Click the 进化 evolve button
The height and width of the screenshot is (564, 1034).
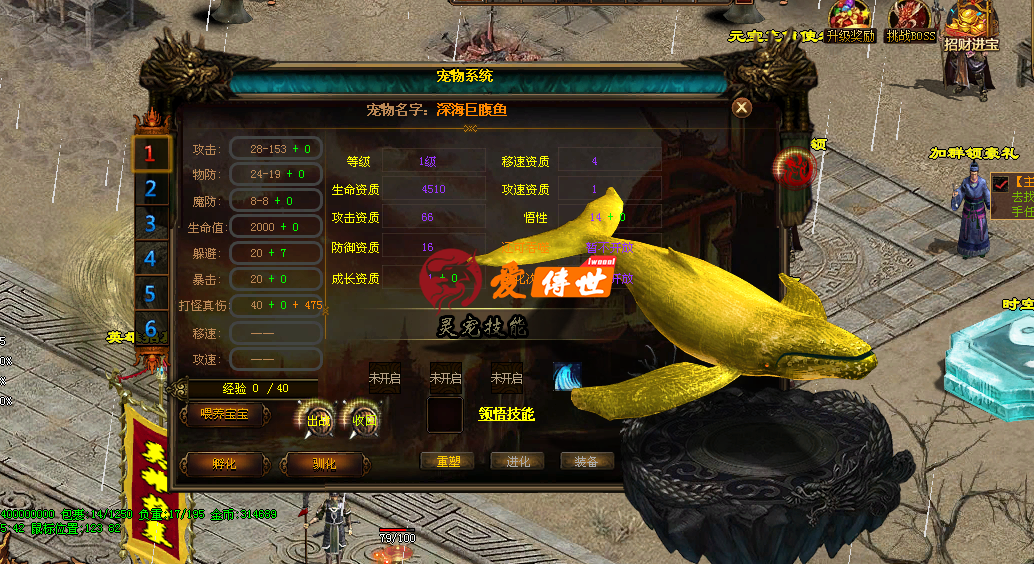517,461
